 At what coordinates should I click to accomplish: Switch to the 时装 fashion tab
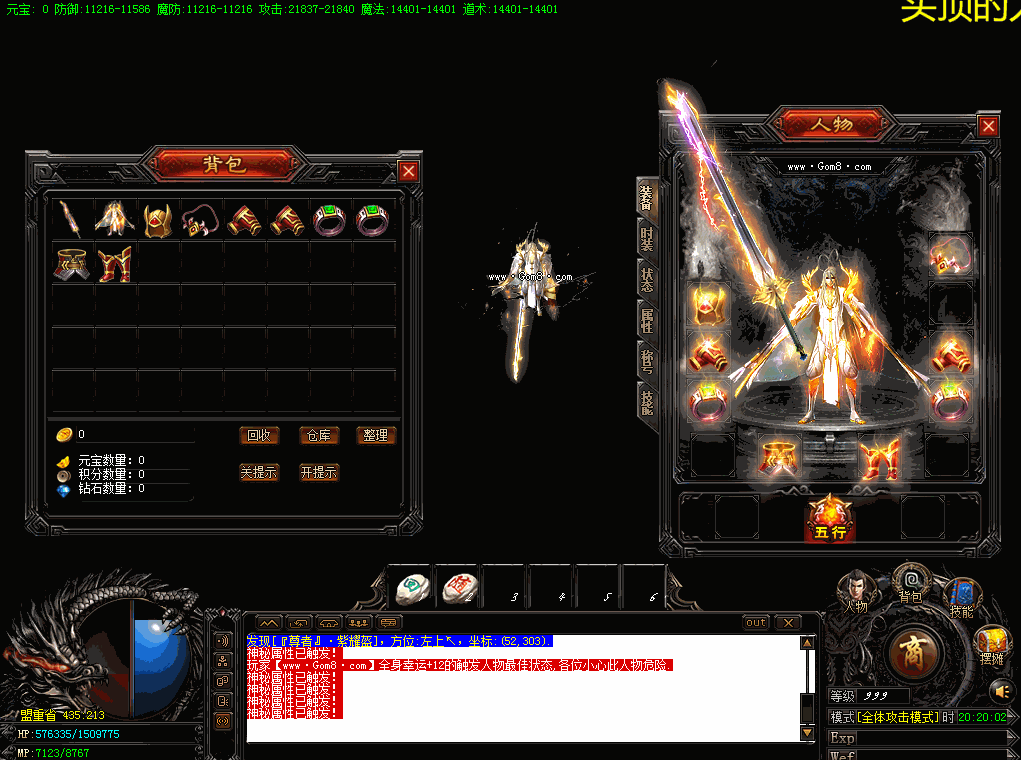(x=647, y=238)
